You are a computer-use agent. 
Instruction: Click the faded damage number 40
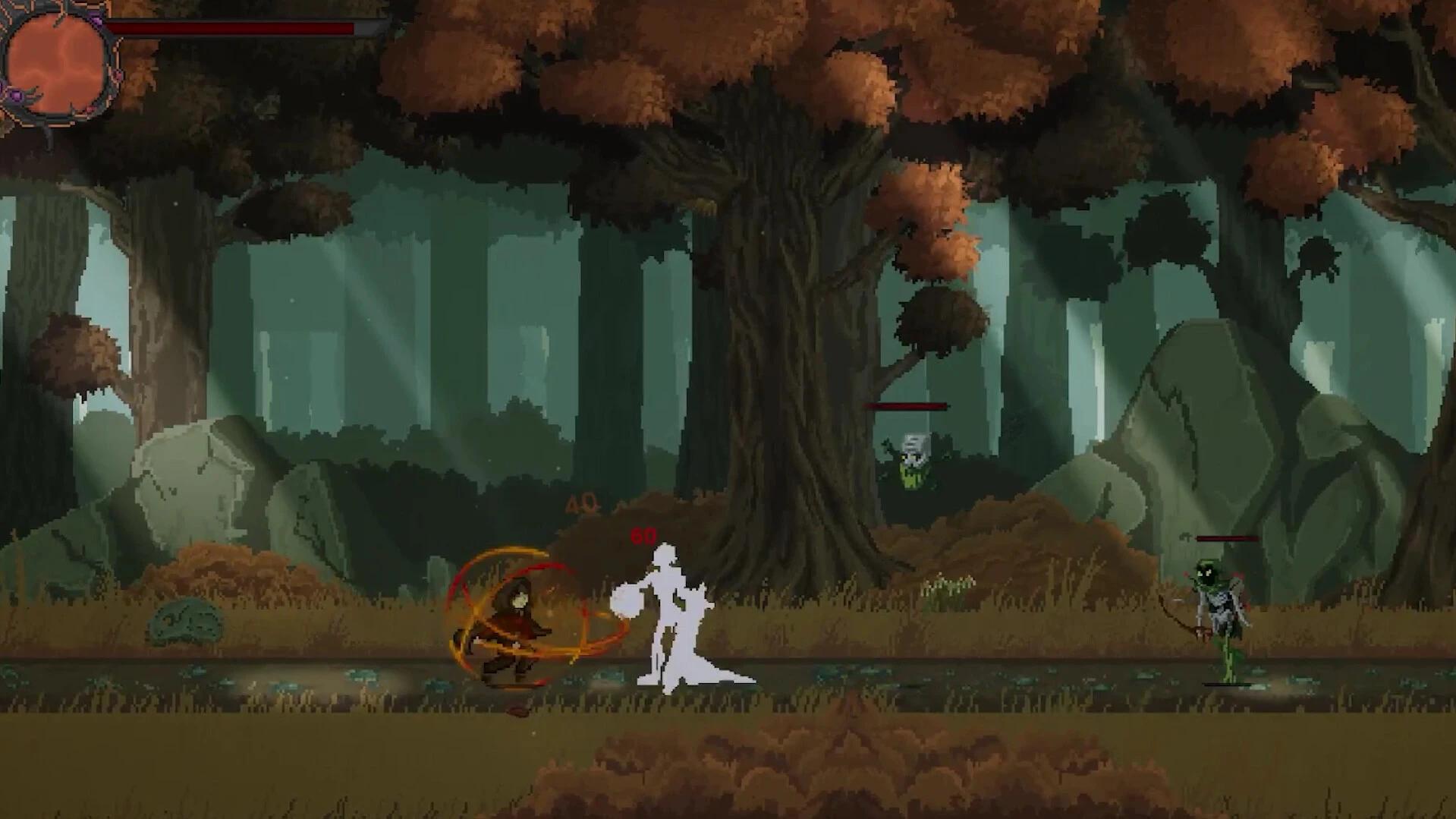pyautogui.click(x=580, y=502)
